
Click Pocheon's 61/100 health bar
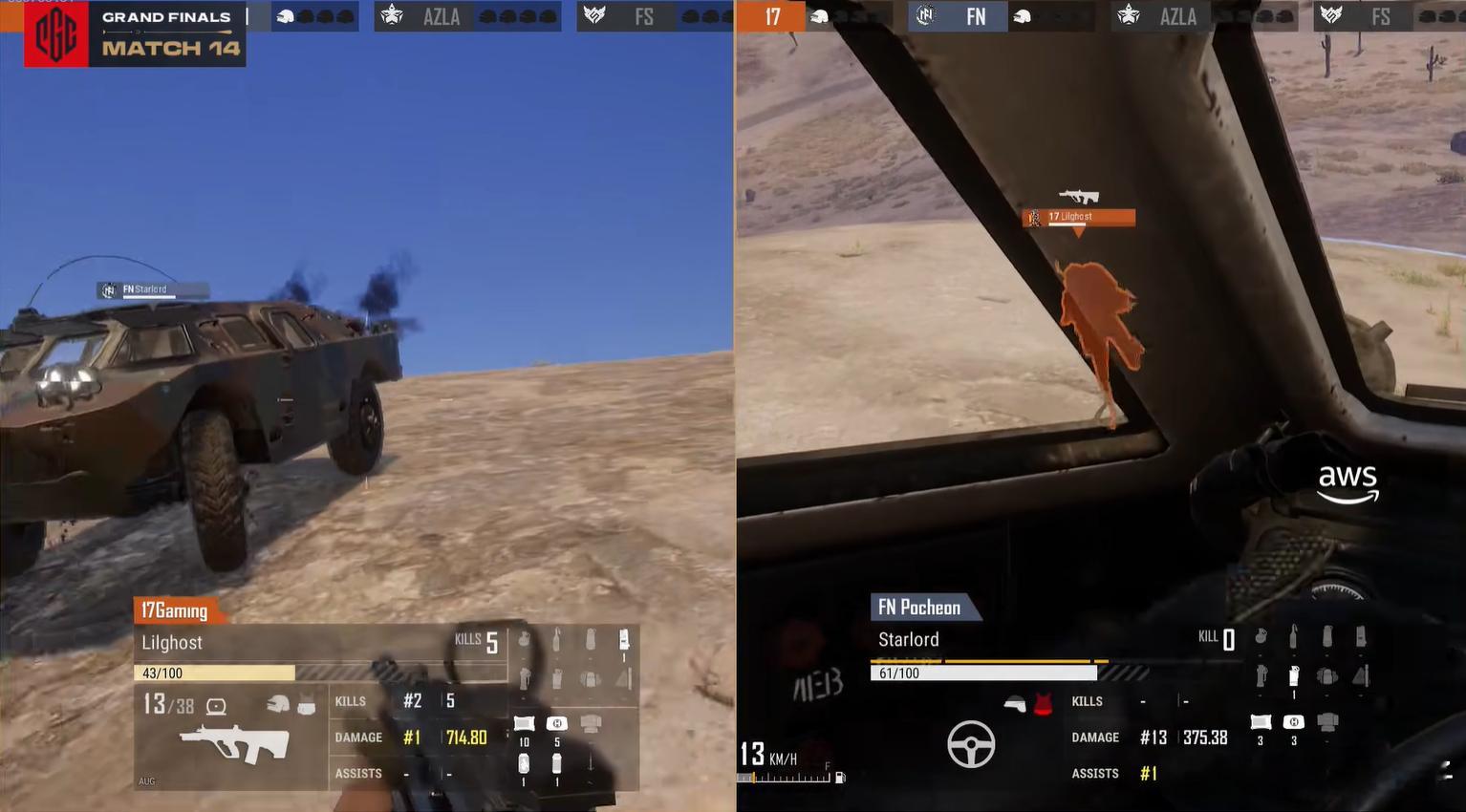[982, 673]
